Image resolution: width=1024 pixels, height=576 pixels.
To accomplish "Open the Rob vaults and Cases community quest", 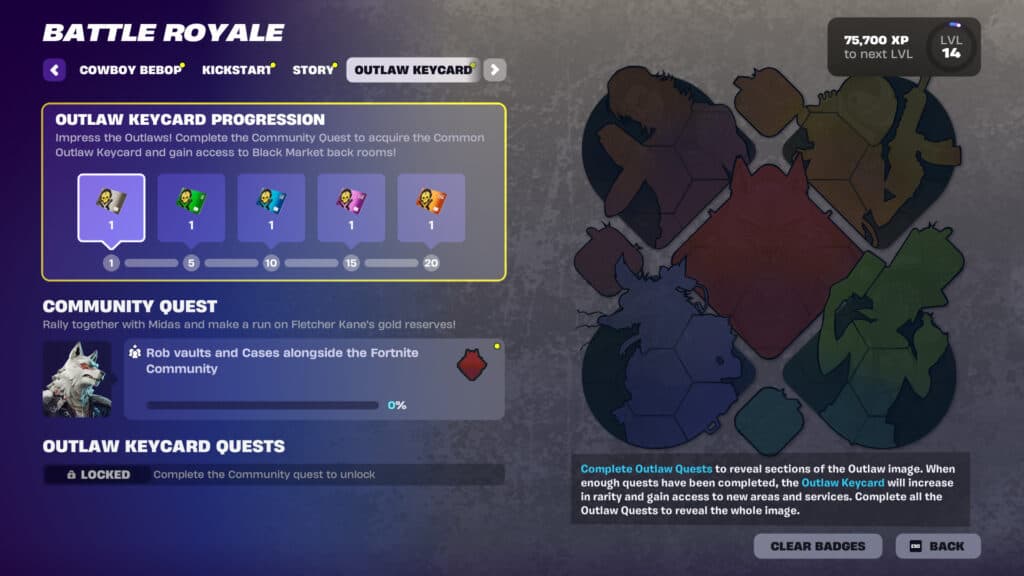I will click(x=314, y=379).
